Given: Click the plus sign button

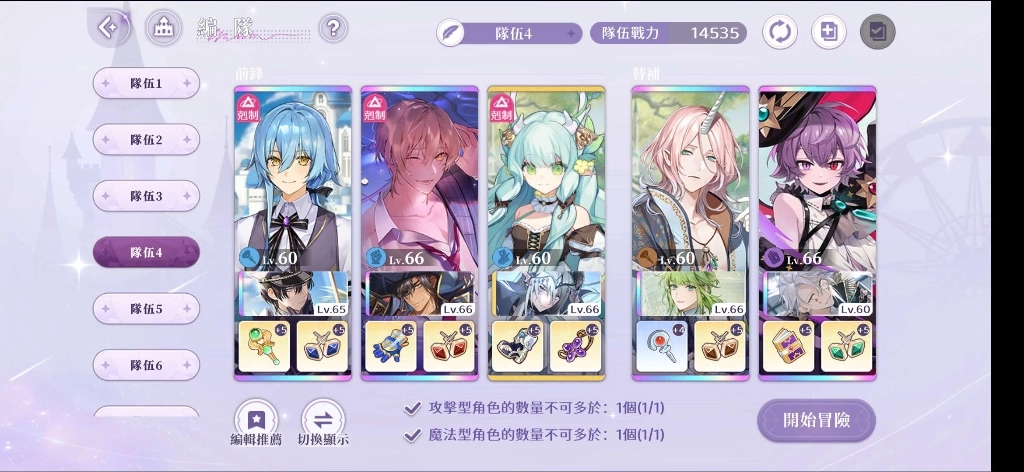Looking at the screenshot, I should [827, 32].
